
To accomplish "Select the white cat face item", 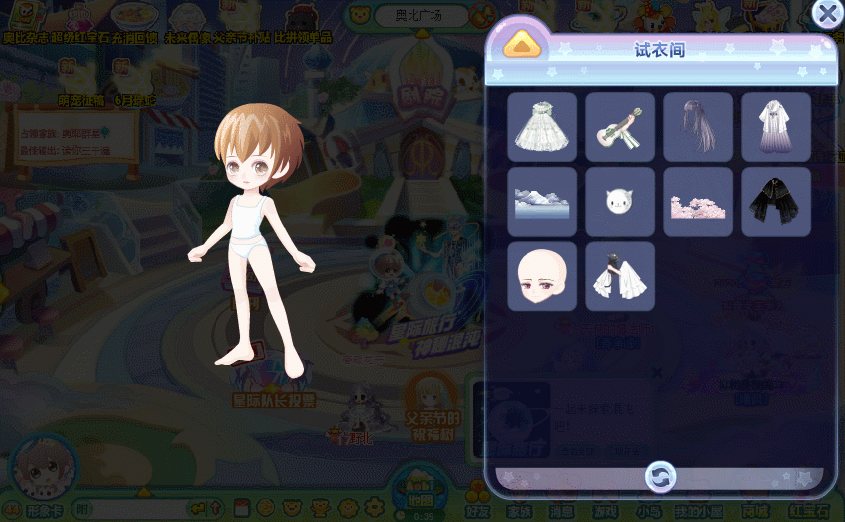I will tap(620, 202).
